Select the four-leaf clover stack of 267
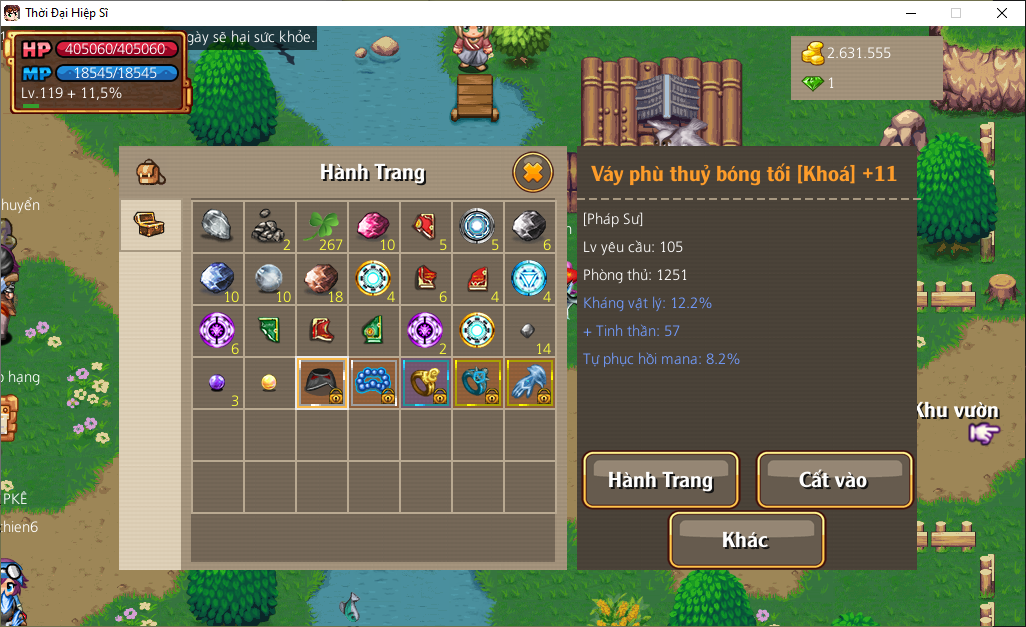This screenshot has height=627, width=1026. (322, 227)
